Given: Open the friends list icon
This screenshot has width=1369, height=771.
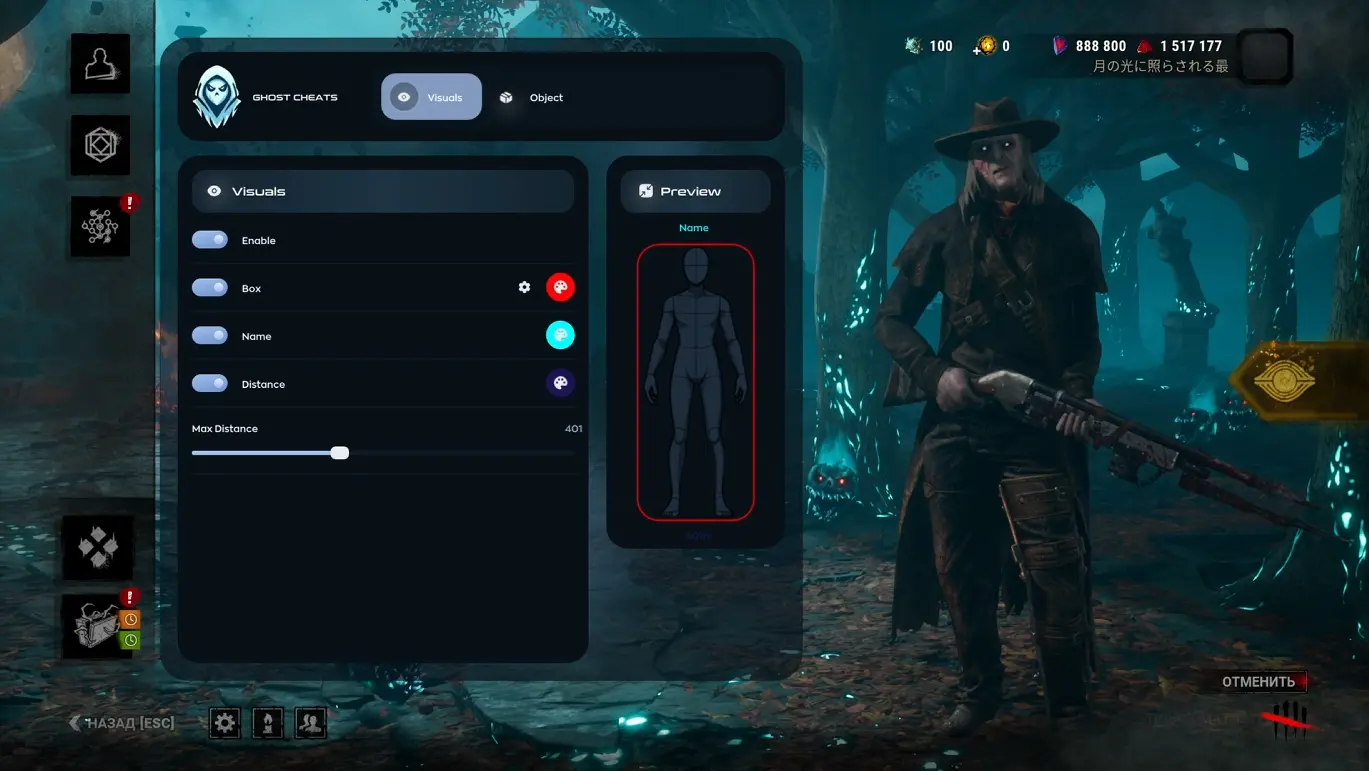Looking at the screenshot, I should pyautogui.click(x=311, y=723).
